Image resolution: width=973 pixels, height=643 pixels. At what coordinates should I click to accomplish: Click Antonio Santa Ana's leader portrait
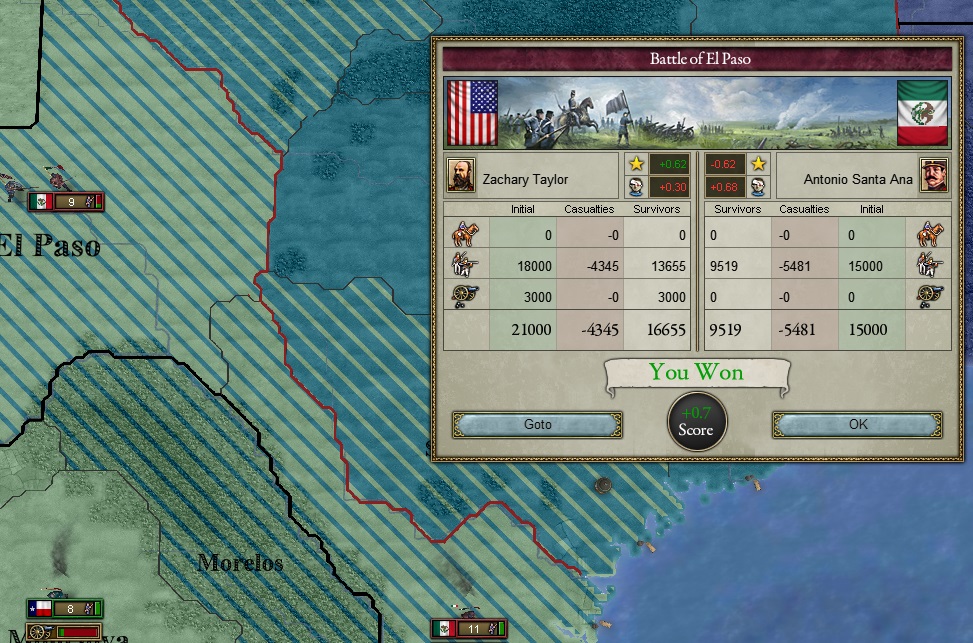pyautogui.click(x=933, y=176)
